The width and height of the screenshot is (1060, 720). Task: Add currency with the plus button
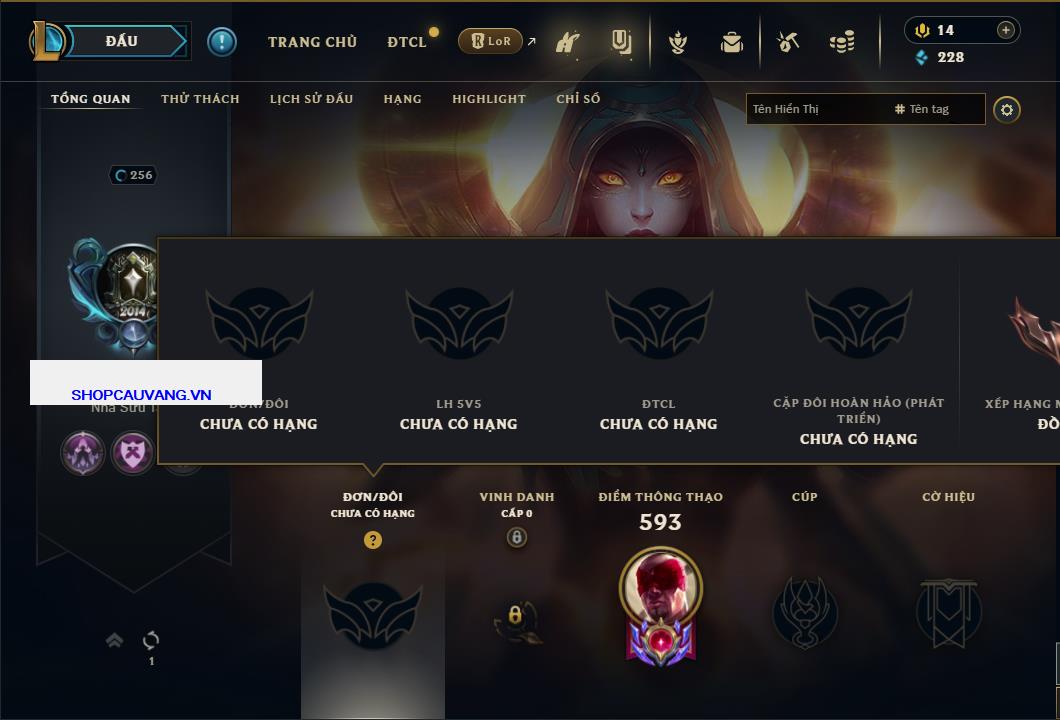point(1006,30)
